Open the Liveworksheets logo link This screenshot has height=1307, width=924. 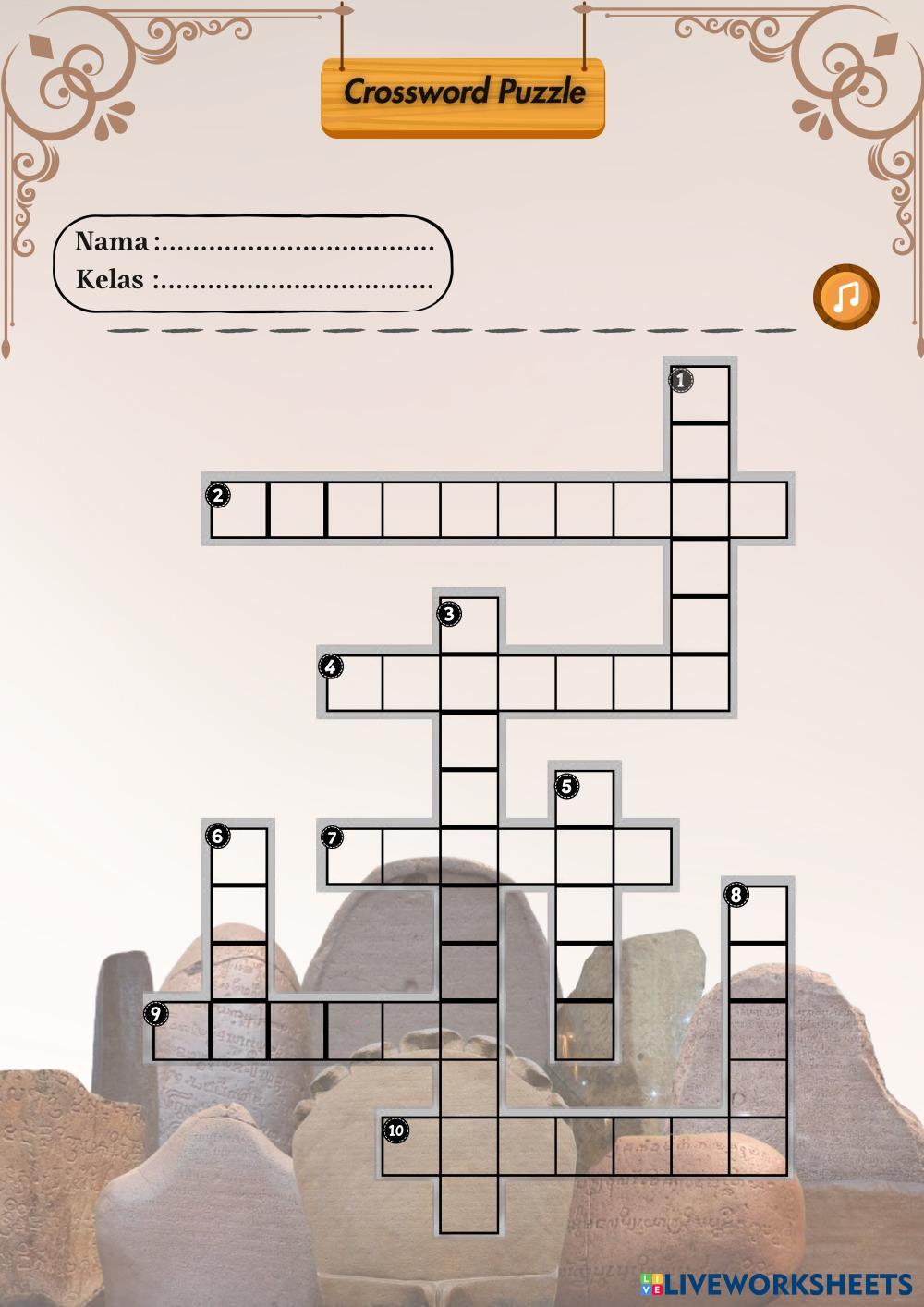[776, 1284]
